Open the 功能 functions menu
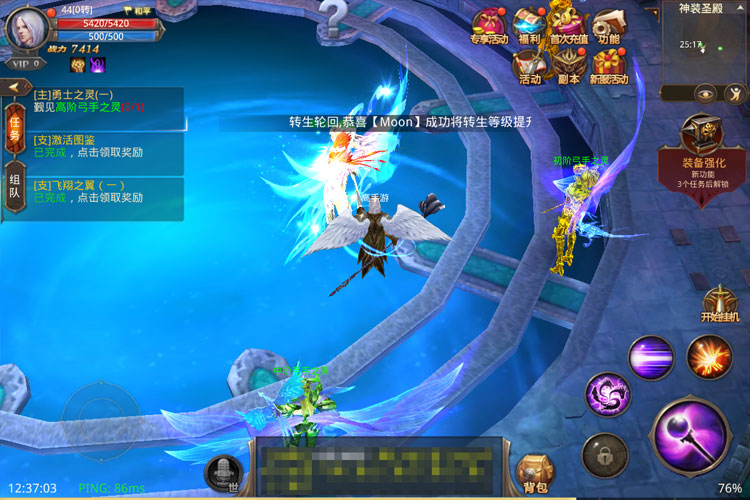750x500 pixels. tap(608, 27)
